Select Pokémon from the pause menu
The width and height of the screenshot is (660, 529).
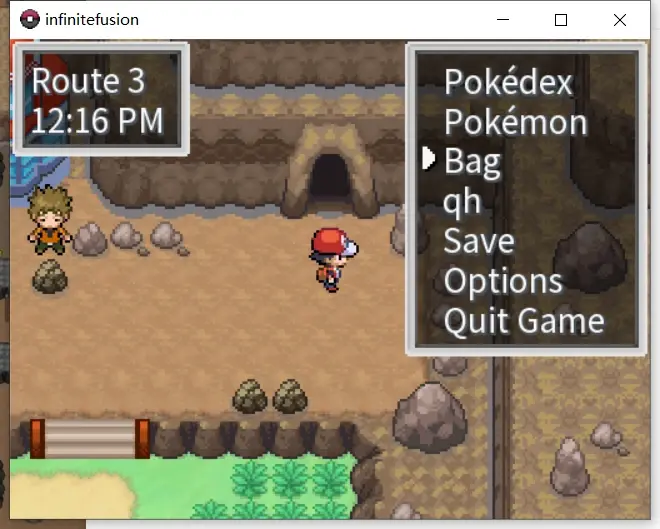[515, 122]
